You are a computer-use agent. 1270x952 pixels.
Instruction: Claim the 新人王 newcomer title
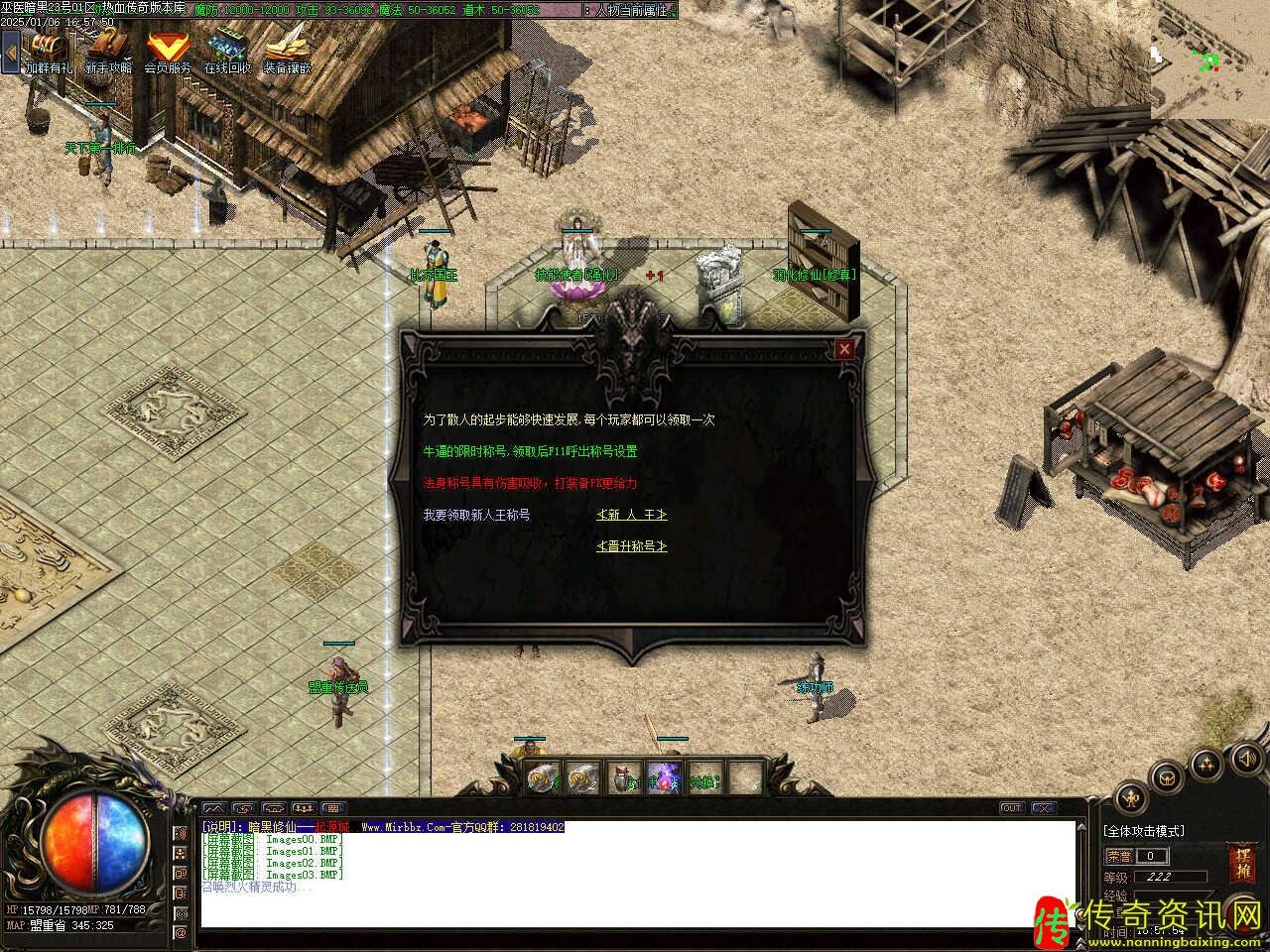tap(631, 515)
